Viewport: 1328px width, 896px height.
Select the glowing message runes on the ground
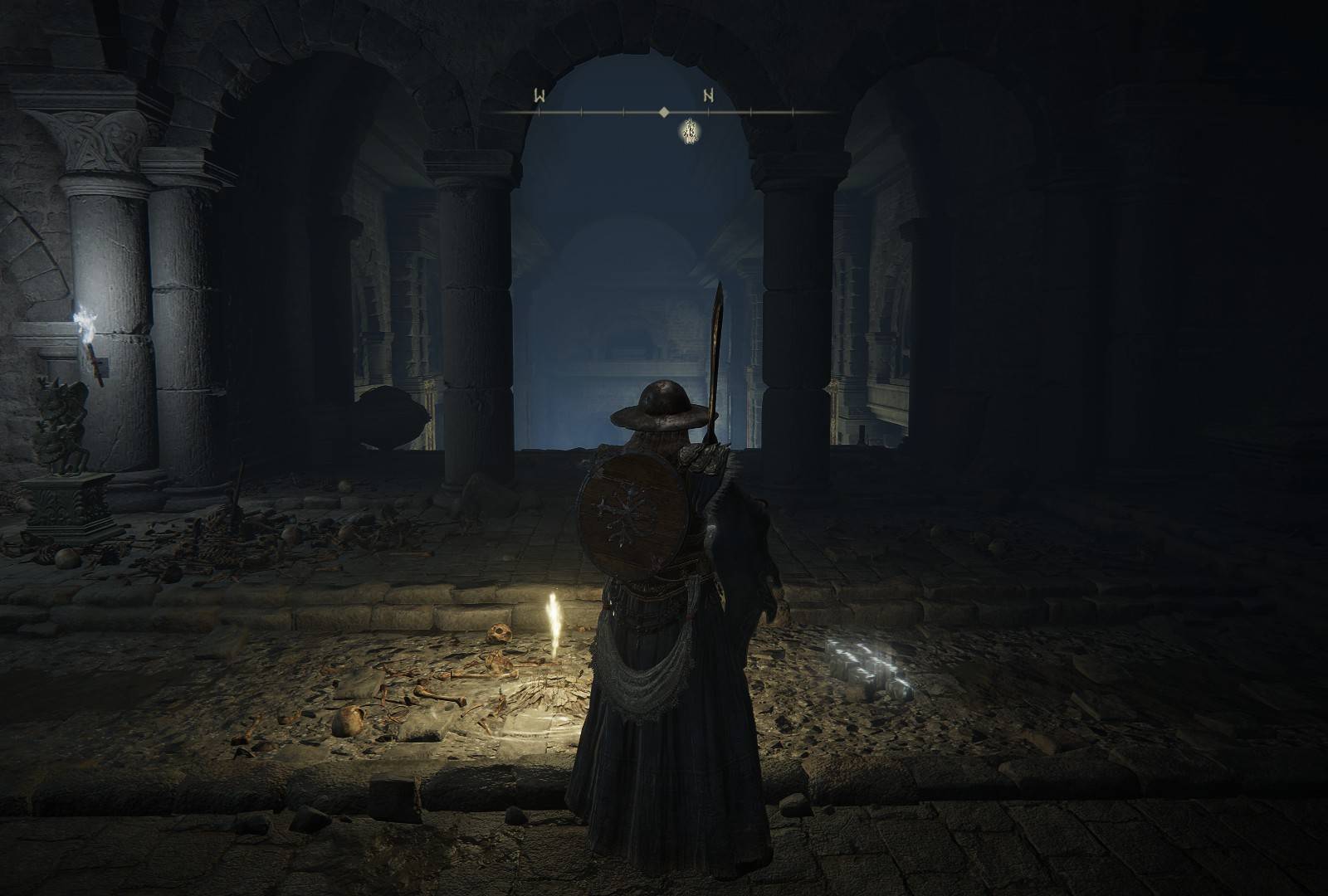click(865, 660)
